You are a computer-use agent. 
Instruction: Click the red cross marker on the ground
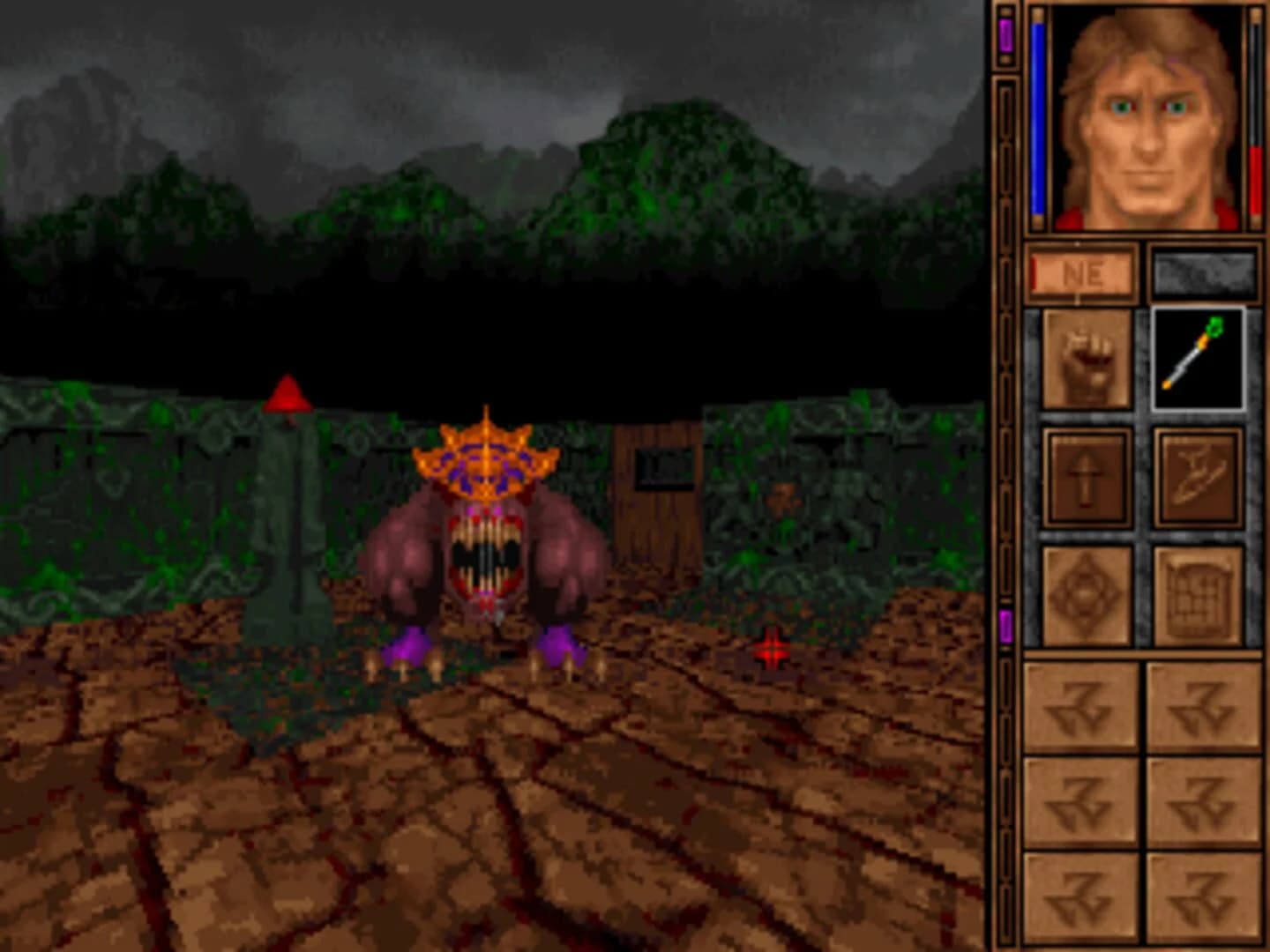(x=772, y=648)
